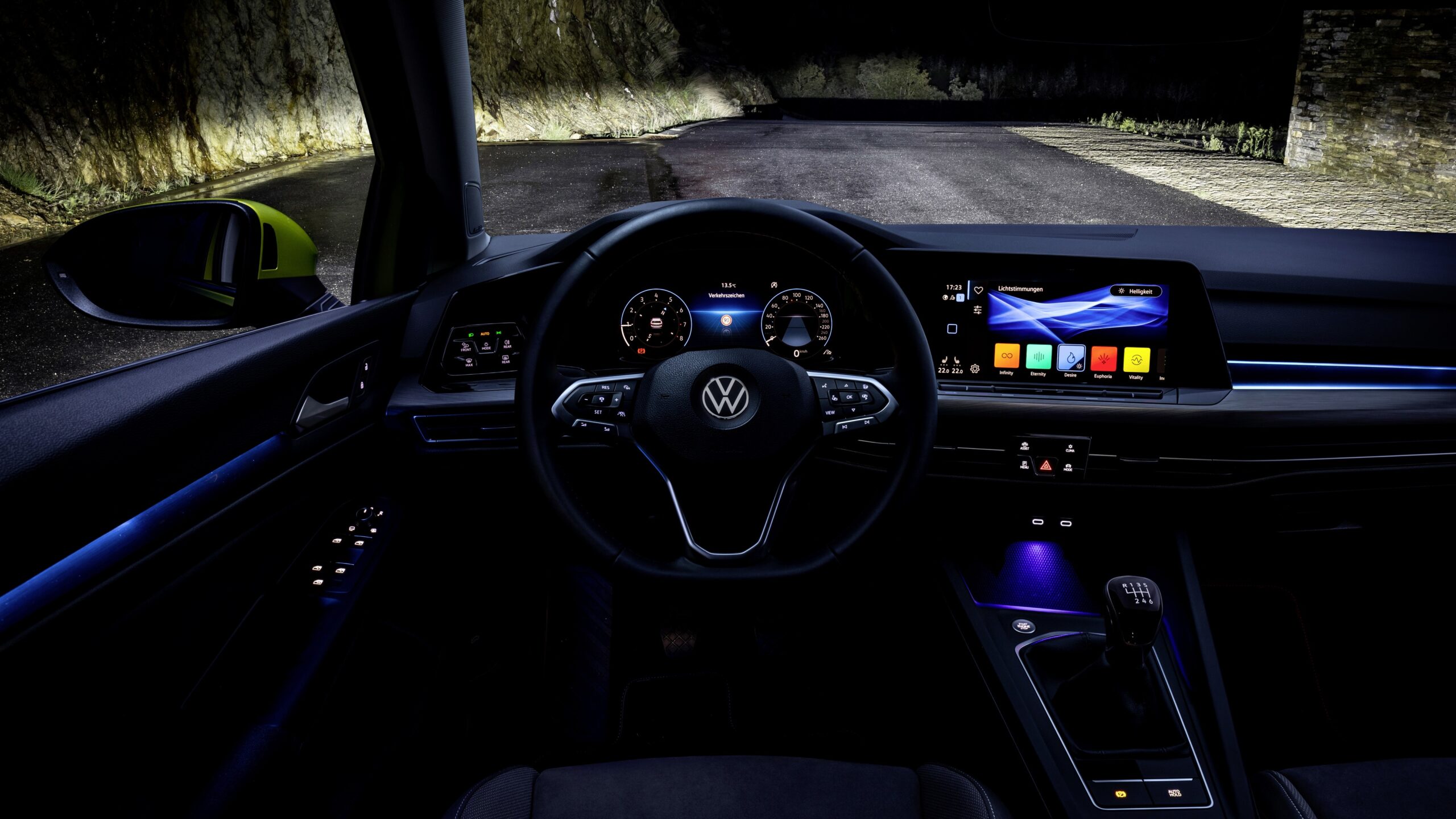1456x819 pixels.
Task: Select the blue Desire light mood tile
Action: point(1071,358)
